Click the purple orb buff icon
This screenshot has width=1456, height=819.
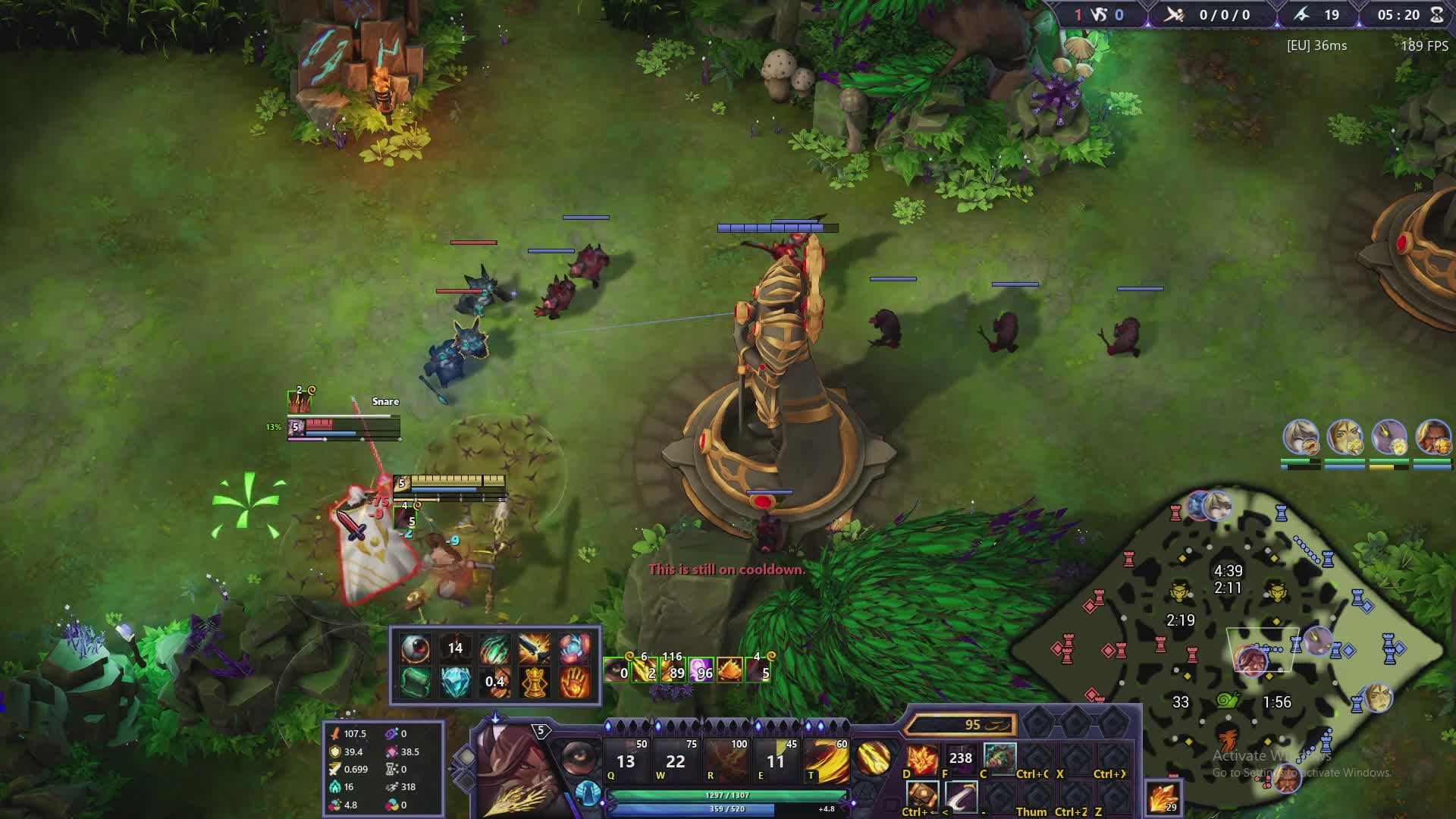point(701,670)
